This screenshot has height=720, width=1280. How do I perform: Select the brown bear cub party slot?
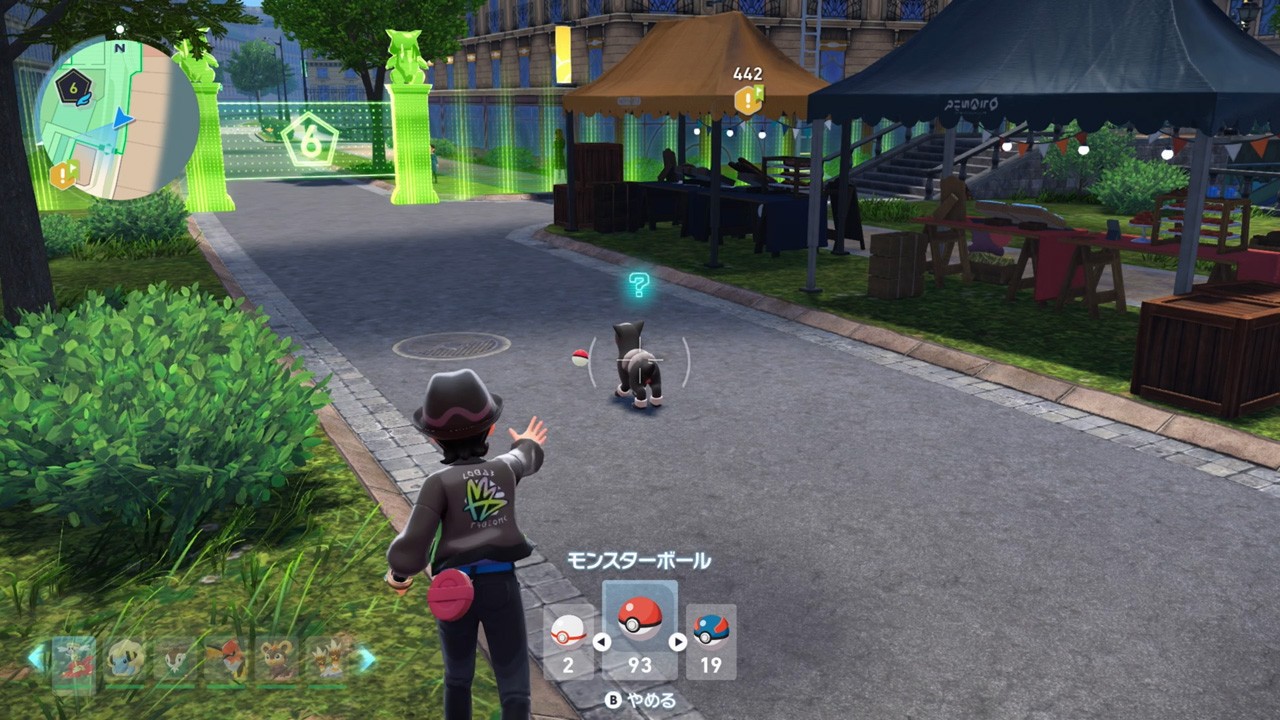tap(277, 660)
